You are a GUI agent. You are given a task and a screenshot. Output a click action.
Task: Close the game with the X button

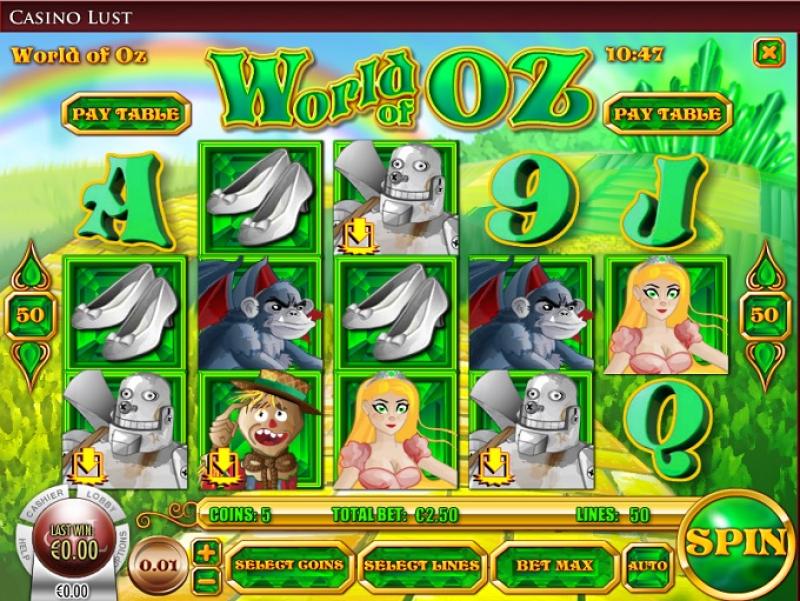tap(768, 53)
